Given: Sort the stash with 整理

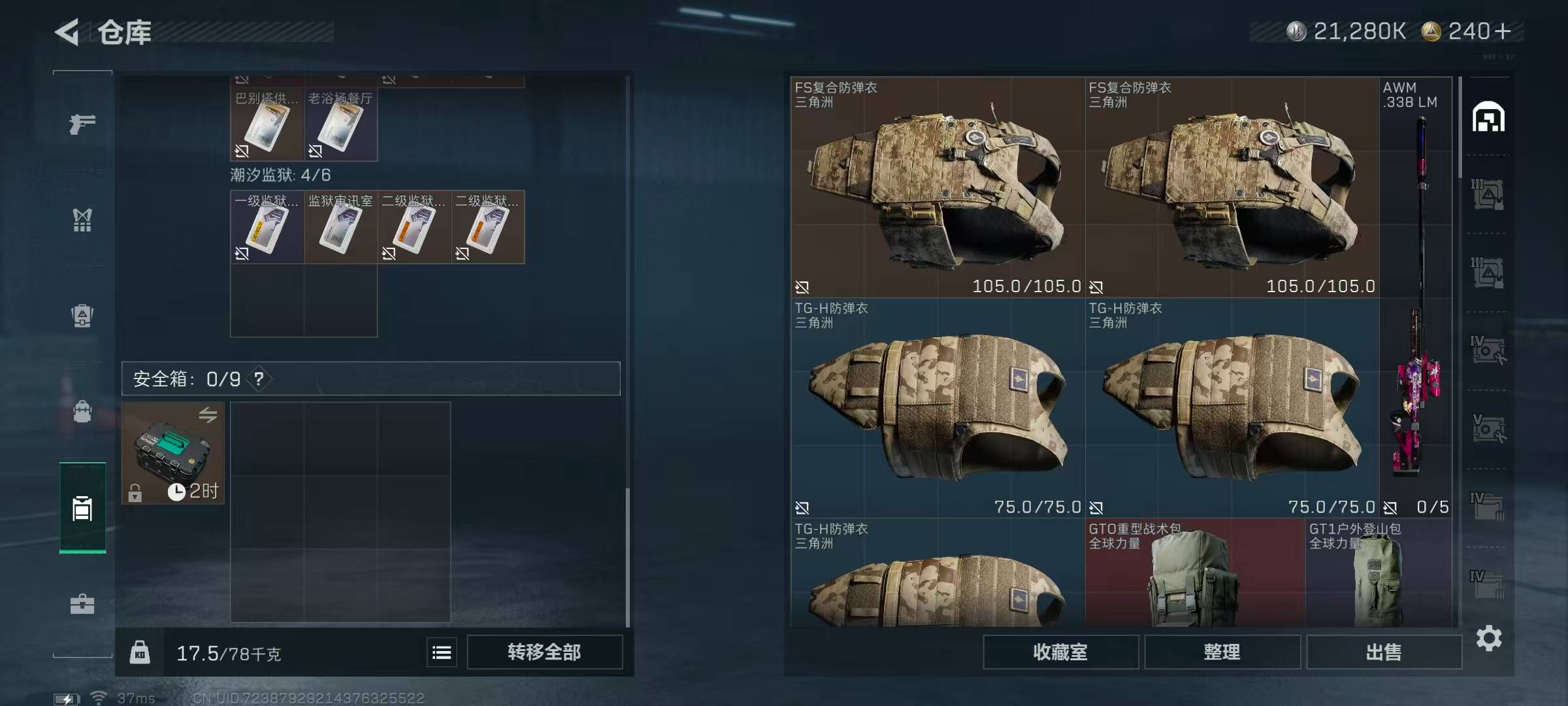Looking at the screenshot, I should pyautogui.click(x=1222, y=652).
